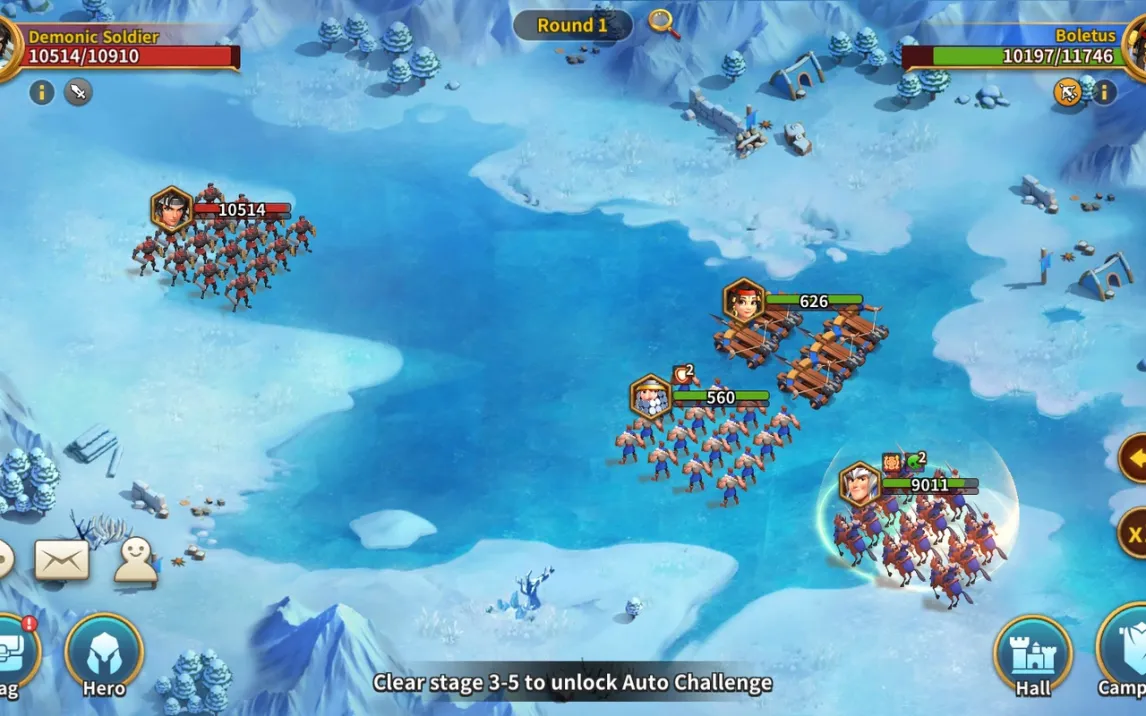Open Demonic Soldier's portrait
This screenshot has height=716, width=1146.
click(8, 45)
